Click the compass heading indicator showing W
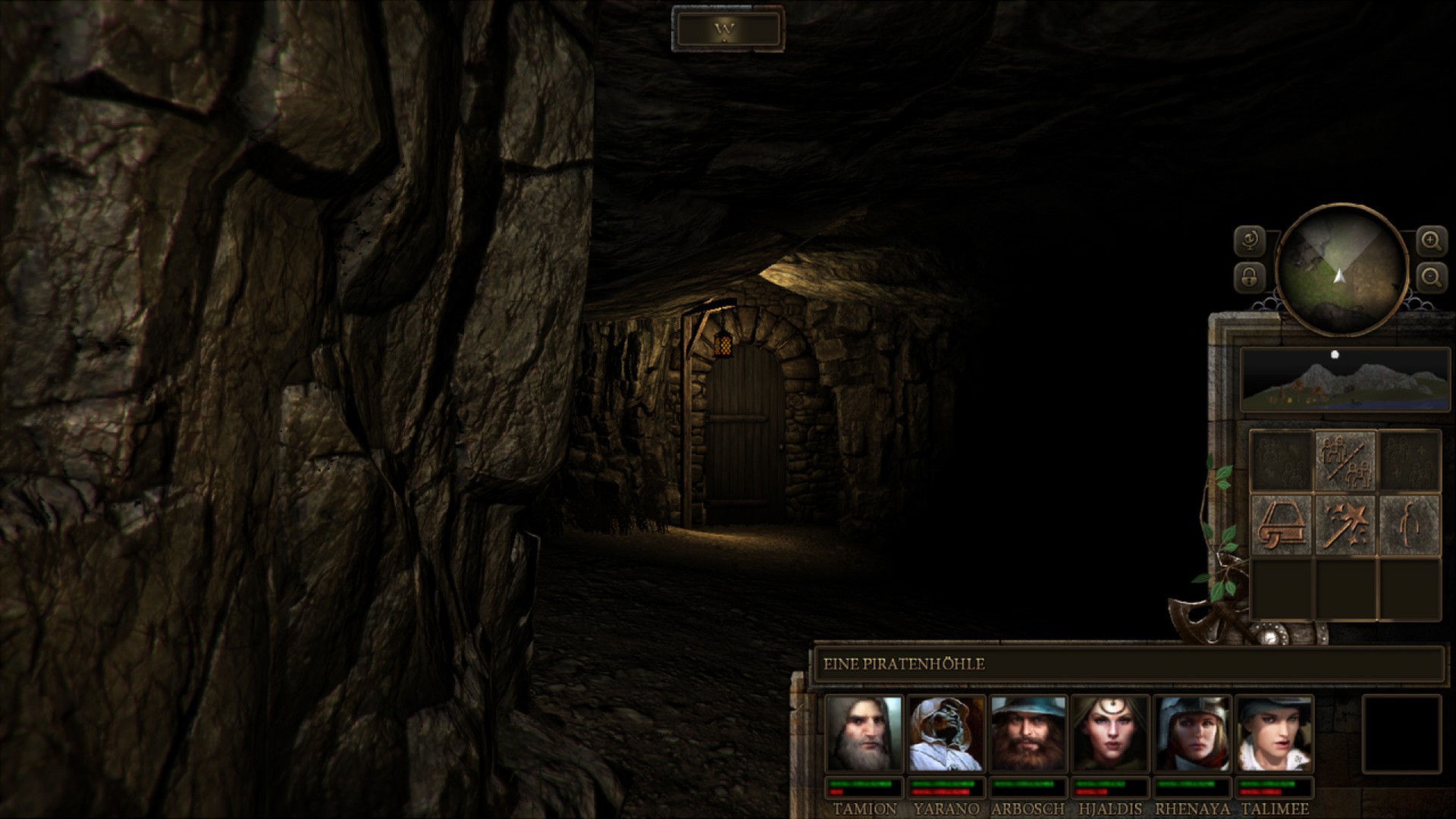This screenshot has width=1456, height=819. 726,30
